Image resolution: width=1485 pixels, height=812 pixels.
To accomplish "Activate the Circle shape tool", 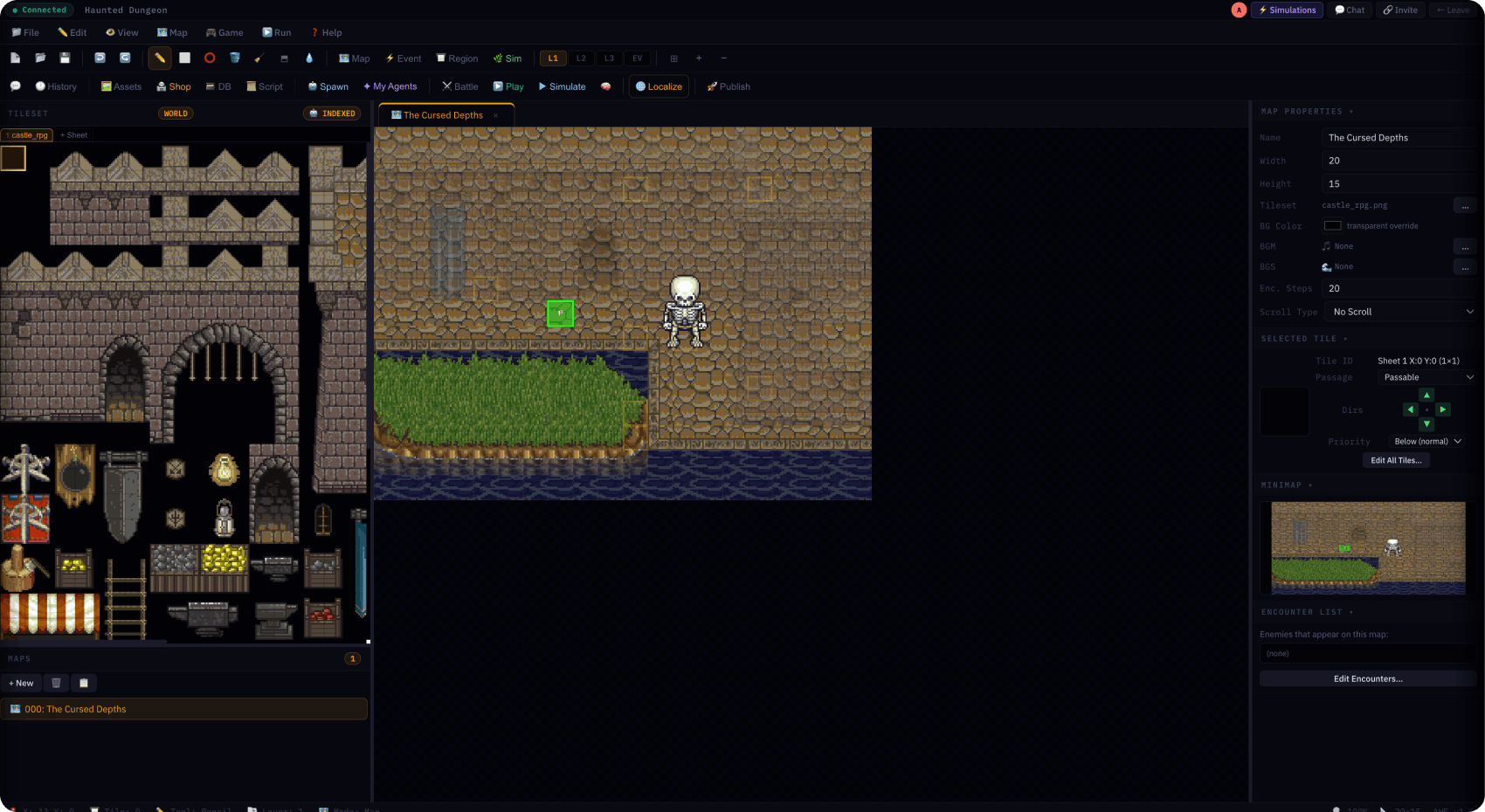I will (x=210, y=58).
